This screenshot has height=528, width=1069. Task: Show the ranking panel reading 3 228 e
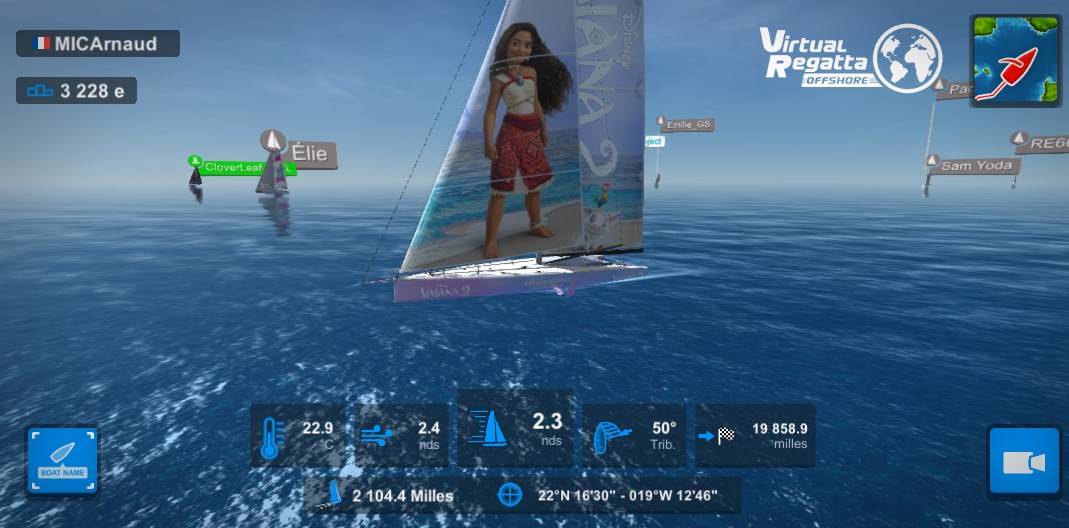(77, 91)
